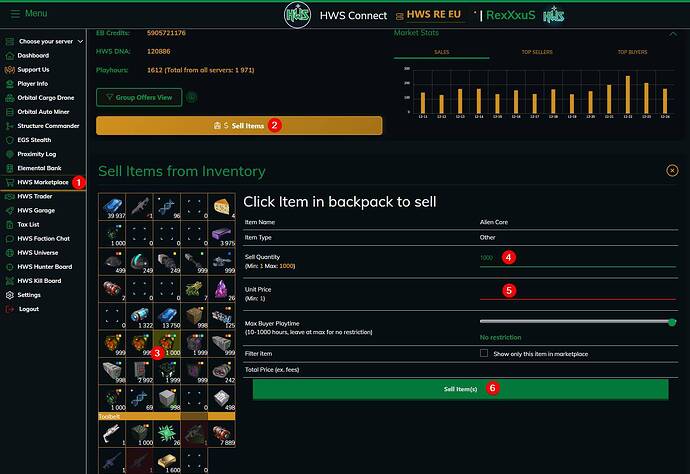Toggle show only this item checkbox
Image resolution: width=690 pixels, height=474 pixels.
coord(484,353)
